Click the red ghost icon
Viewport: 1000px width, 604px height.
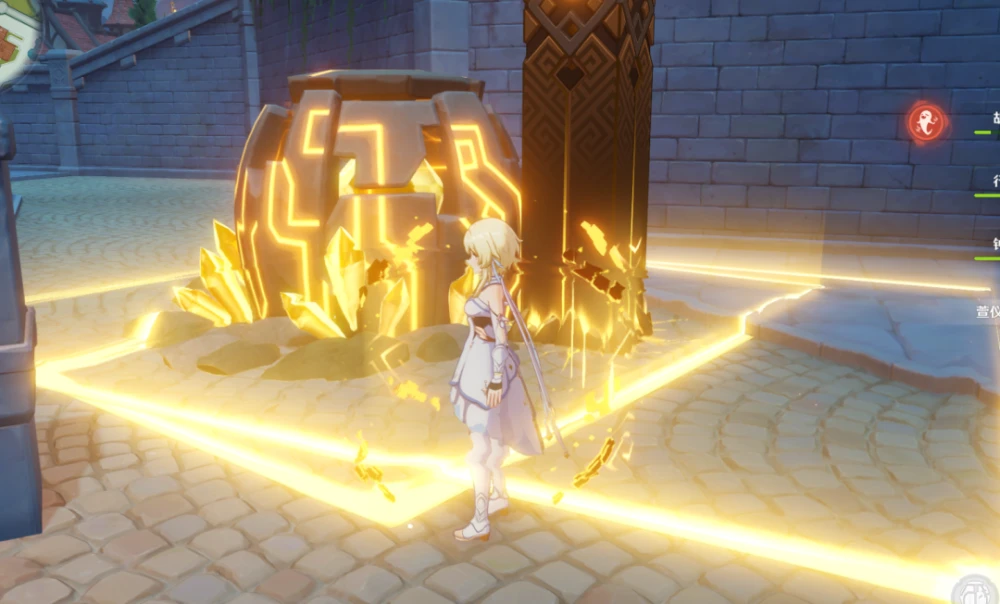pyautogui.click(x=927, y=122)
